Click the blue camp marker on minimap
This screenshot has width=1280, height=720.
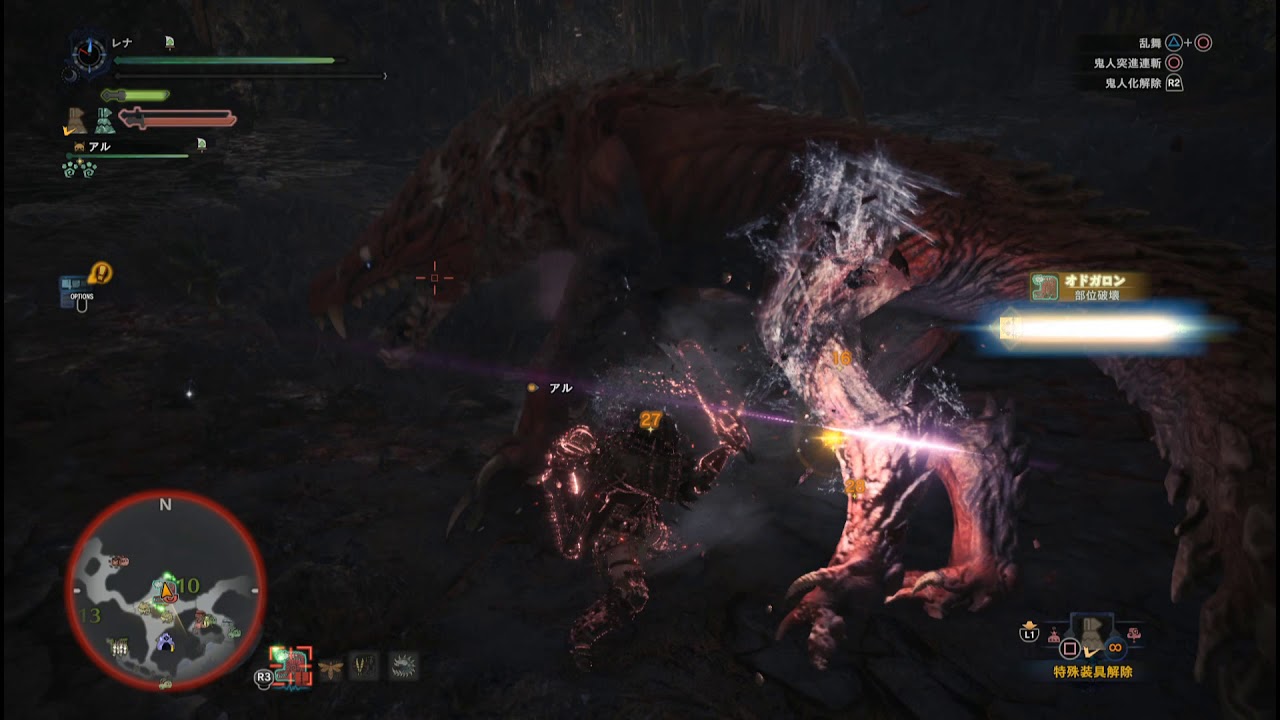[166, 643]
